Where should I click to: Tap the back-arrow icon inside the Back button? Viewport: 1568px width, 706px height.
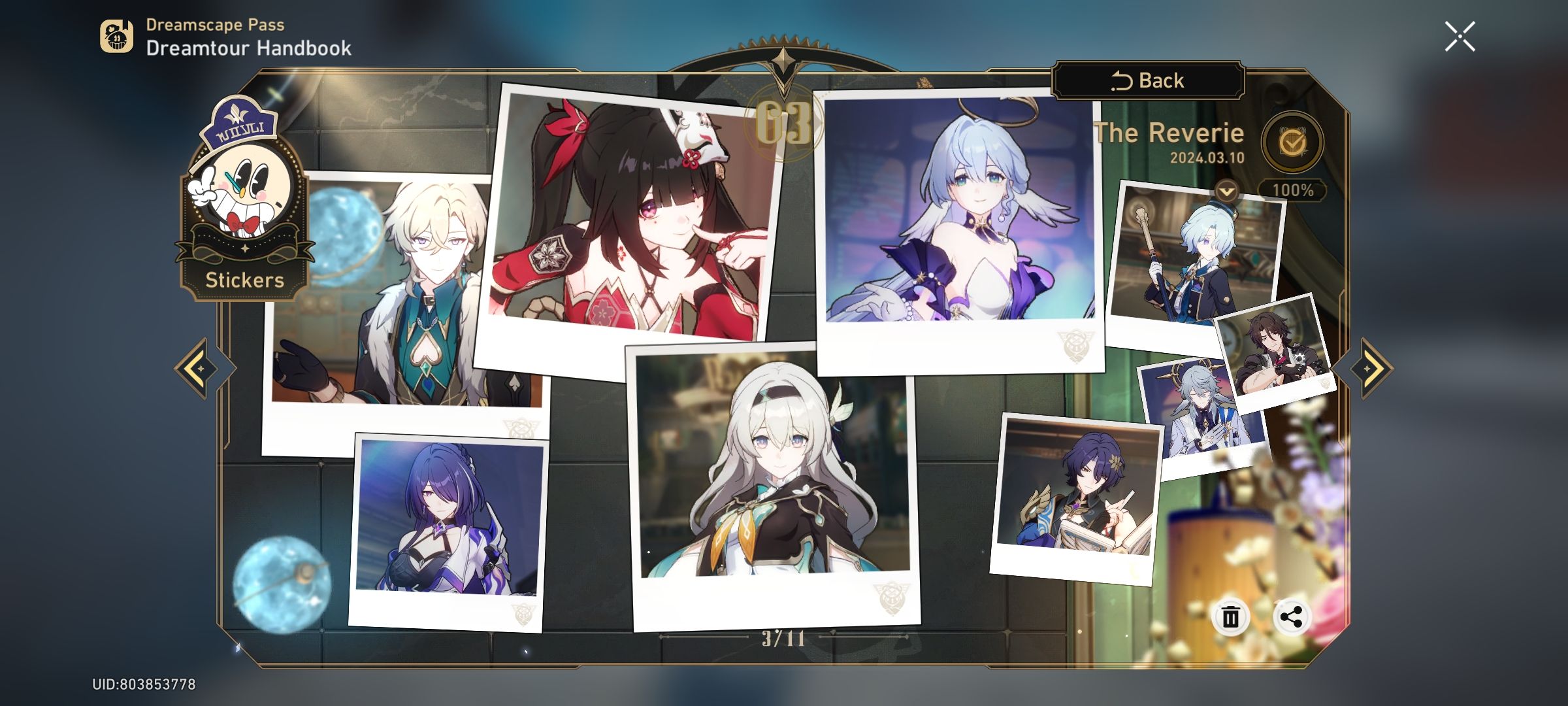(x=1124, y=80)
